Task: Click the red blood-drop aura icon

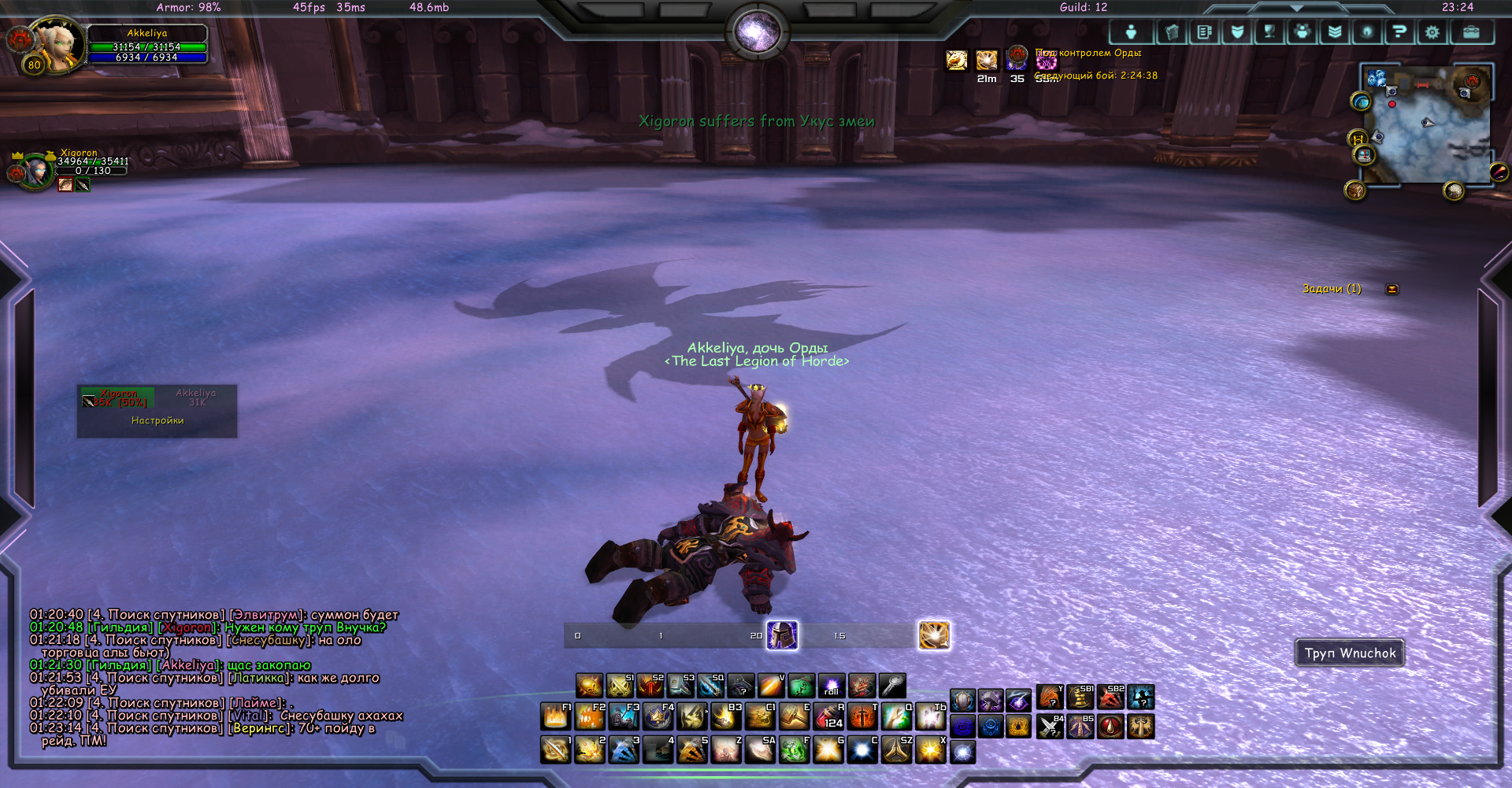Action: [1110, 727]
